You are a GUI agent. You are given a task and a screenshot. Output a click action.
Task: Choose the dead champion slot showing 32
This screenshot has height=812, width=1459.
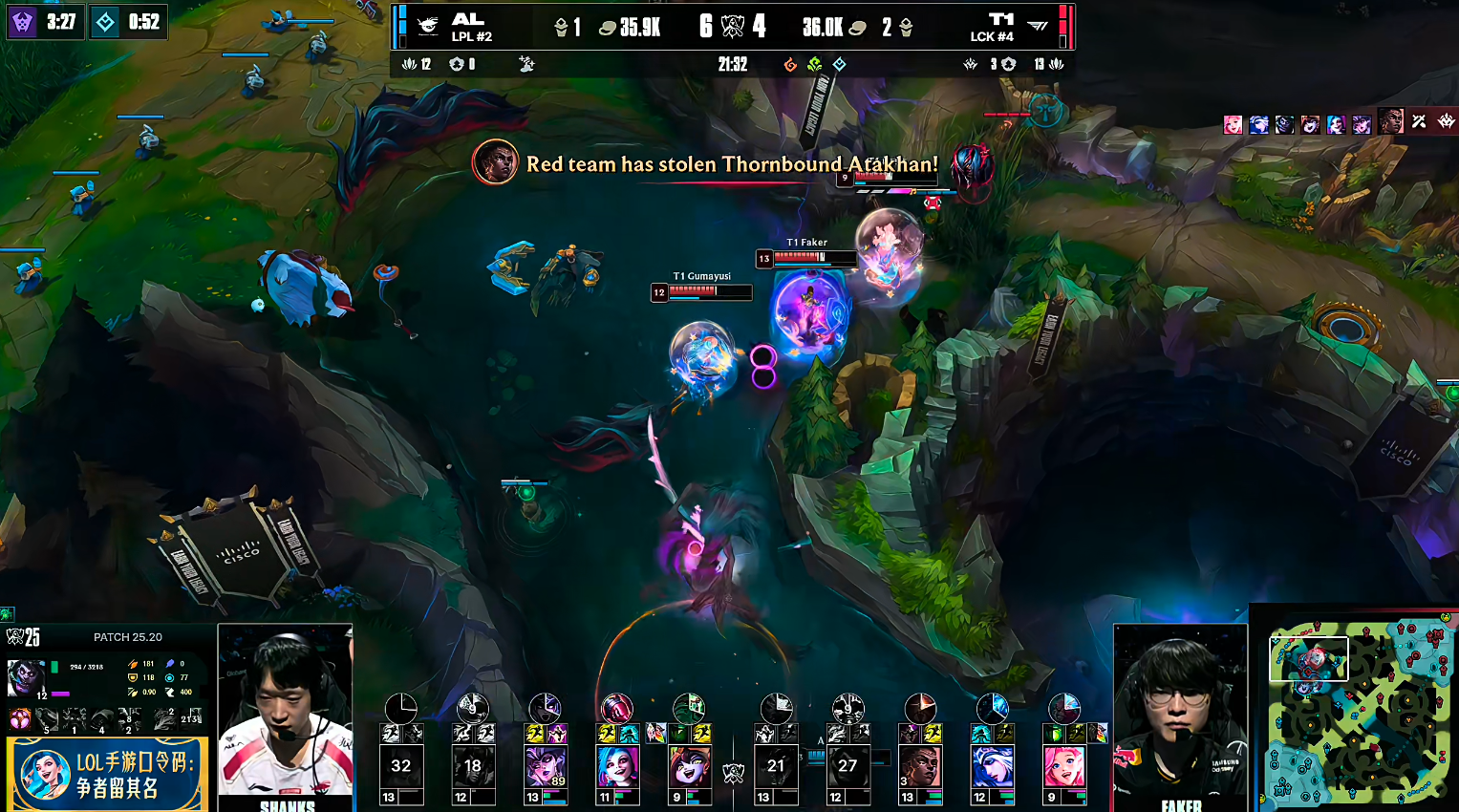401,766
